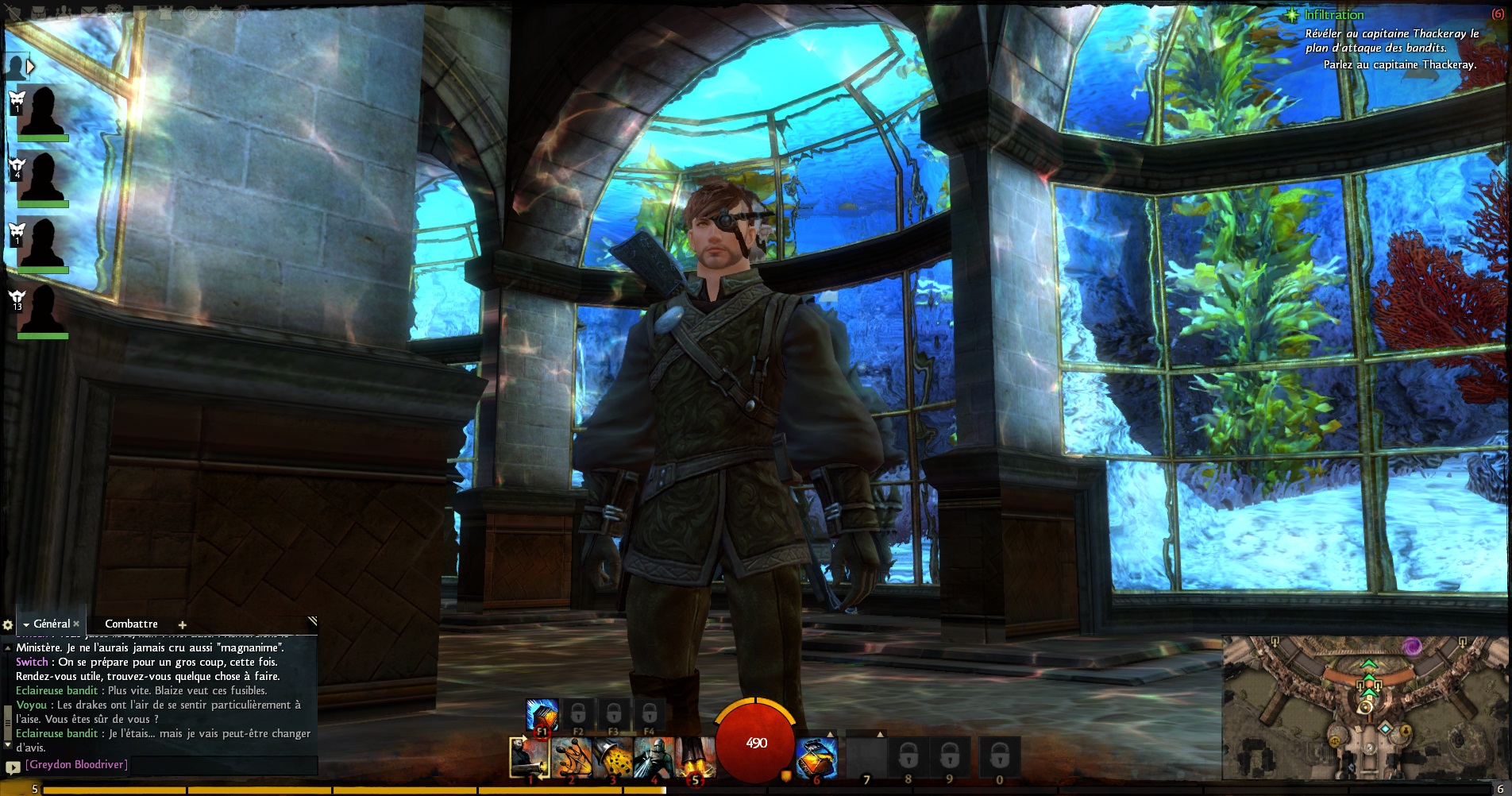Select the level 13 party member portrait
Viewport: 1512px width, 796px height.
tap(41, 310)
